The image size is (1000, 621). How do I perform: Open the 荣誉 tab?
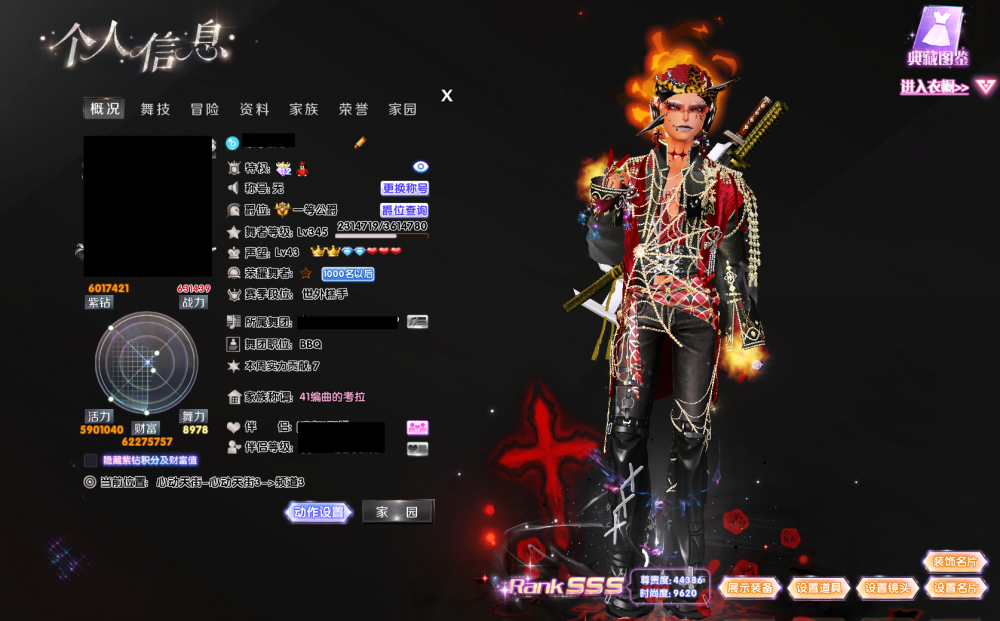(353, 109)
